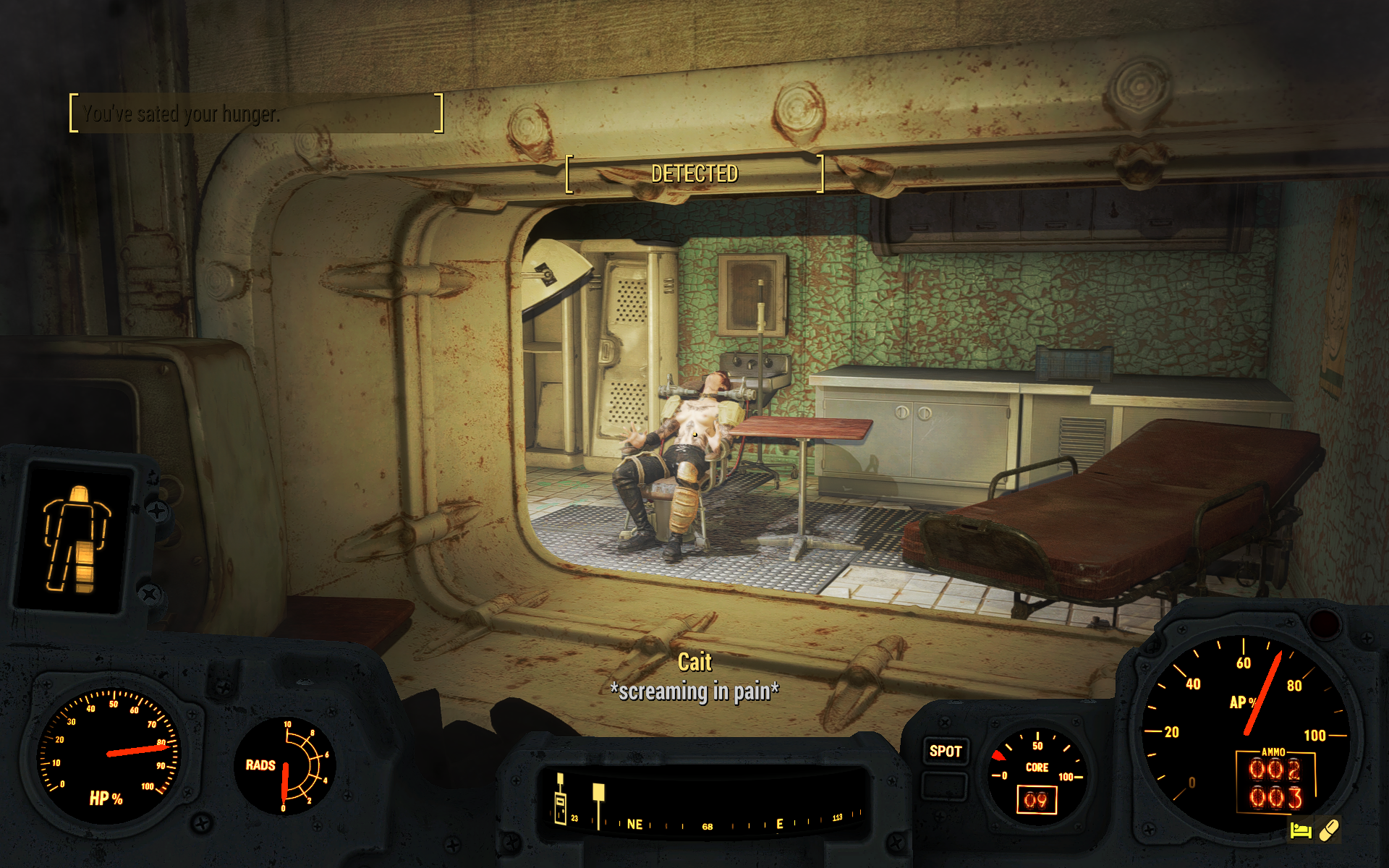Click the power armor condition figure
1389x868 pixels.
tap(76, 539)
